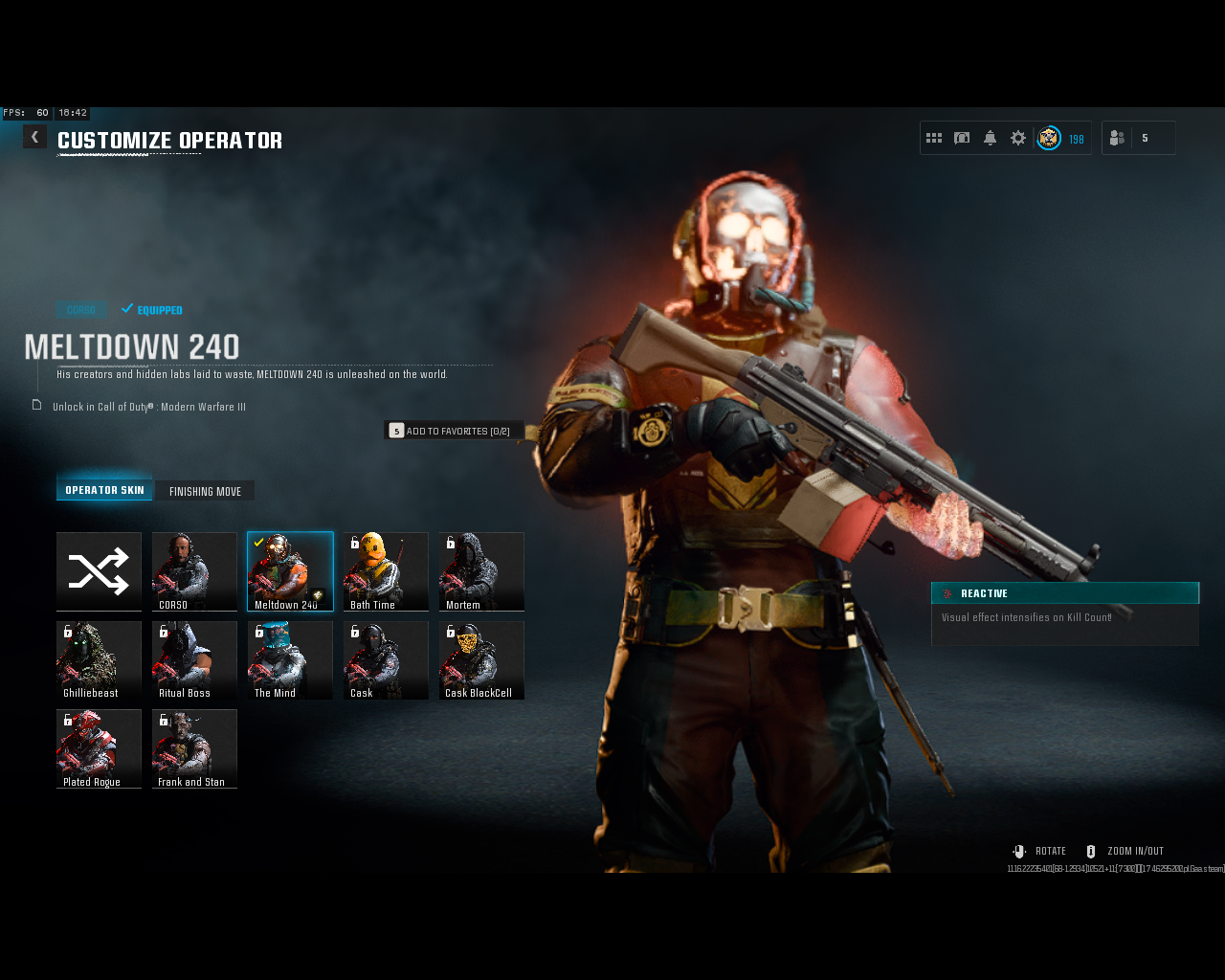Select the Frank and Stan skin thumbnail
The width and height of the screenshot is (1225, 980).
point(194,749)
